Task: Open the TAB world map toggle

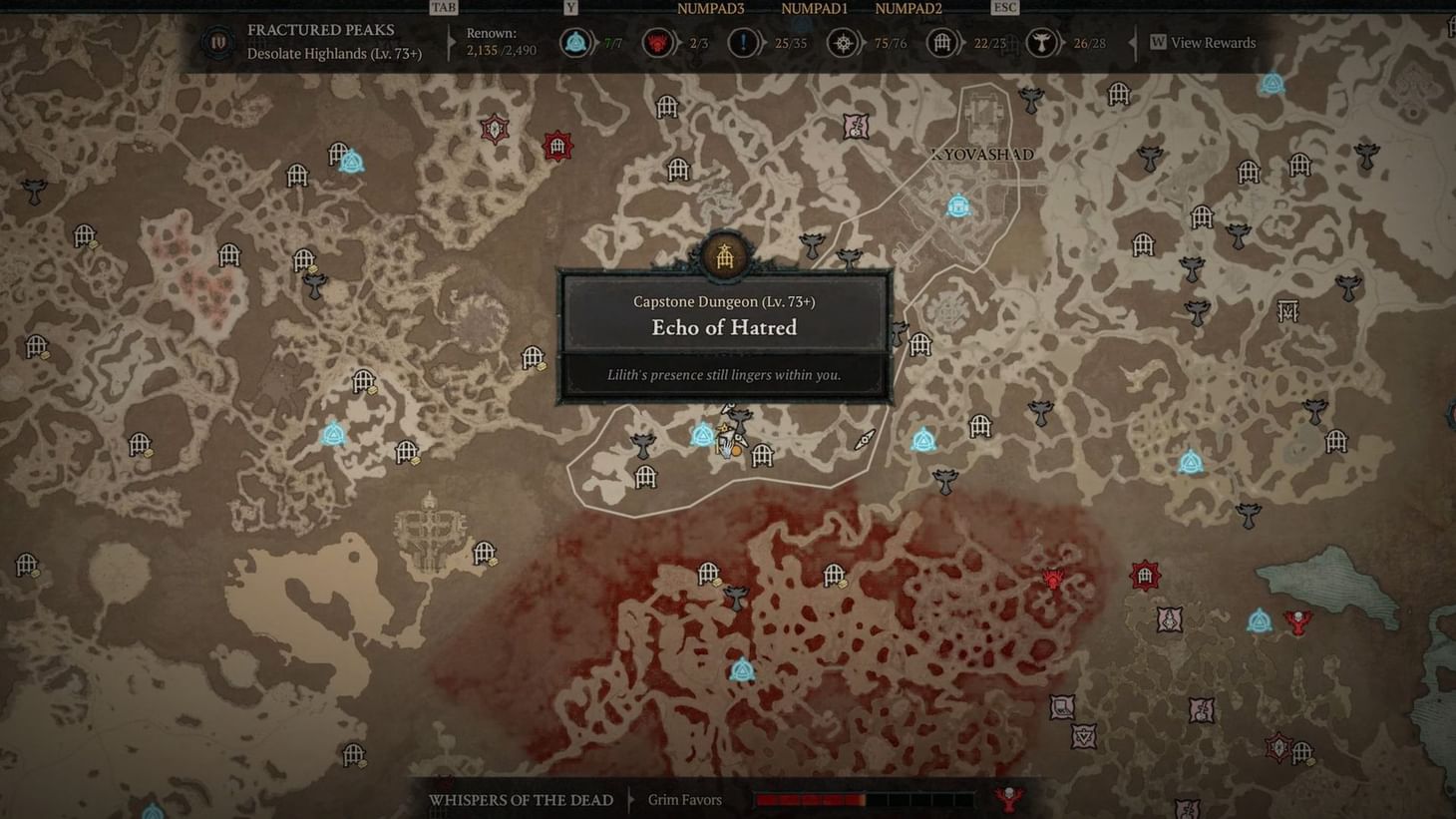Action: [443, 7]
